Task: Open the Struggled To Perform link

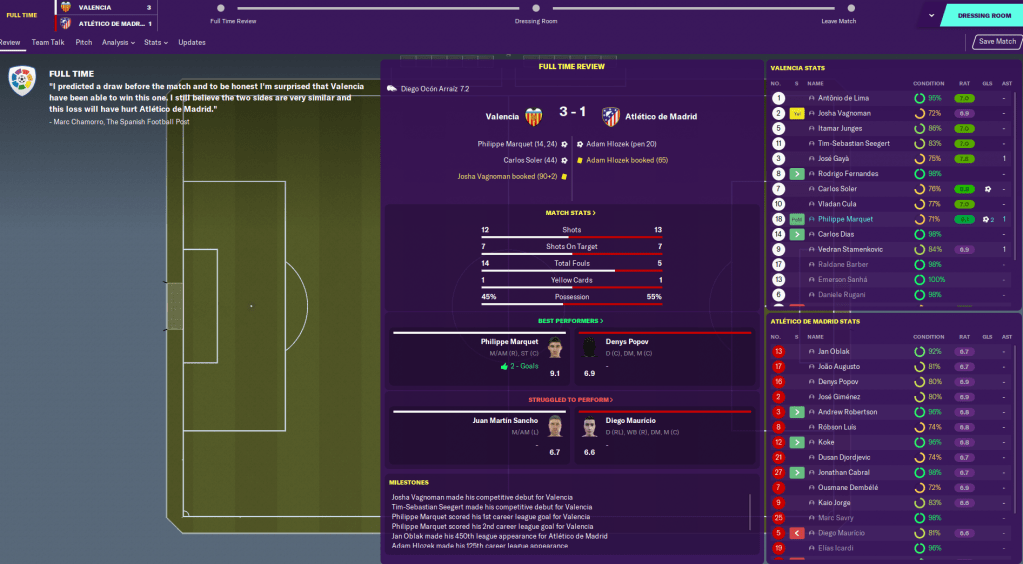Action: pos(571,399)
